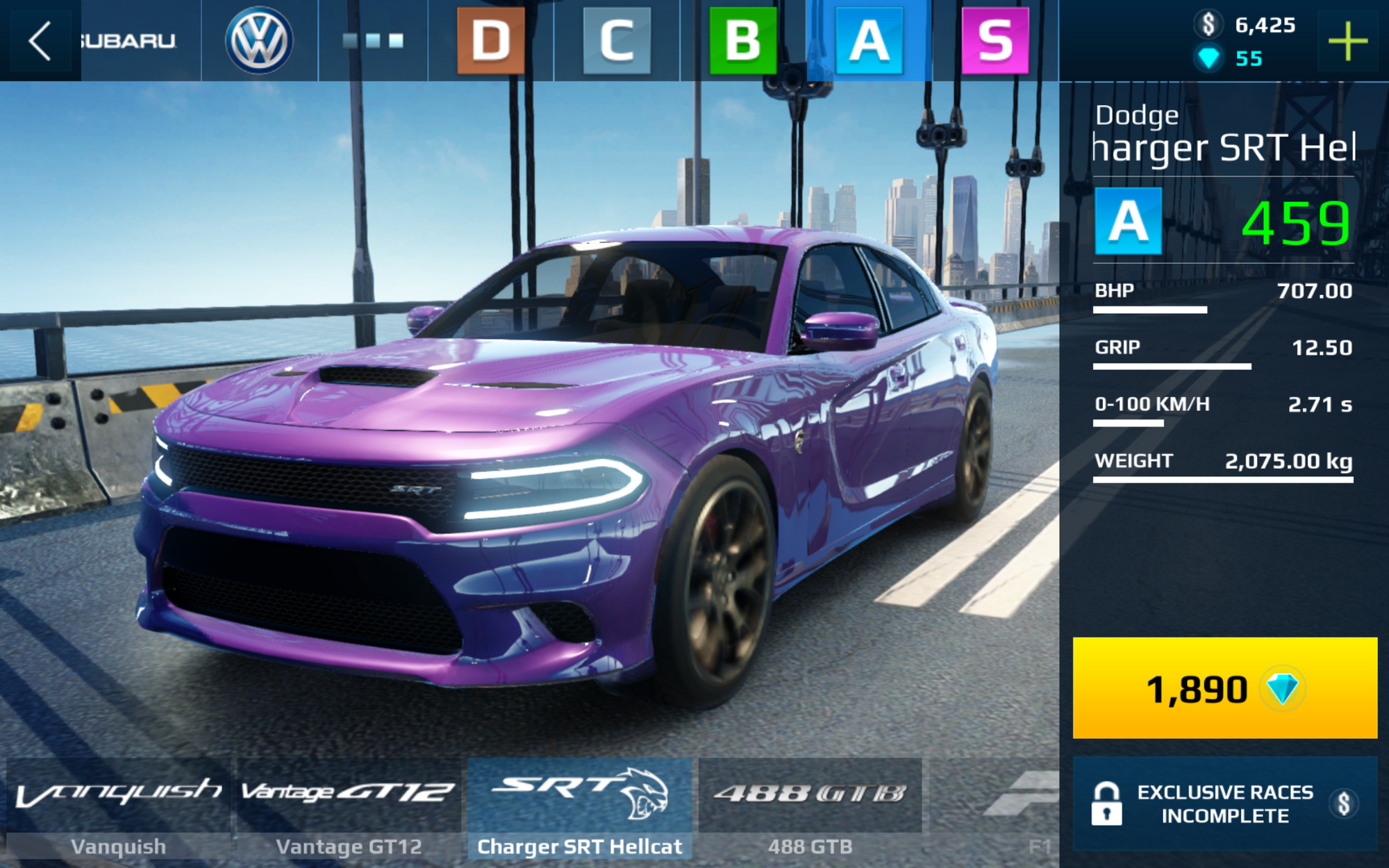This screenshot has width=1389, height=868.
Task: Open the Exclusive Races Incomplete button
Action: click(x=1224, y=803)
